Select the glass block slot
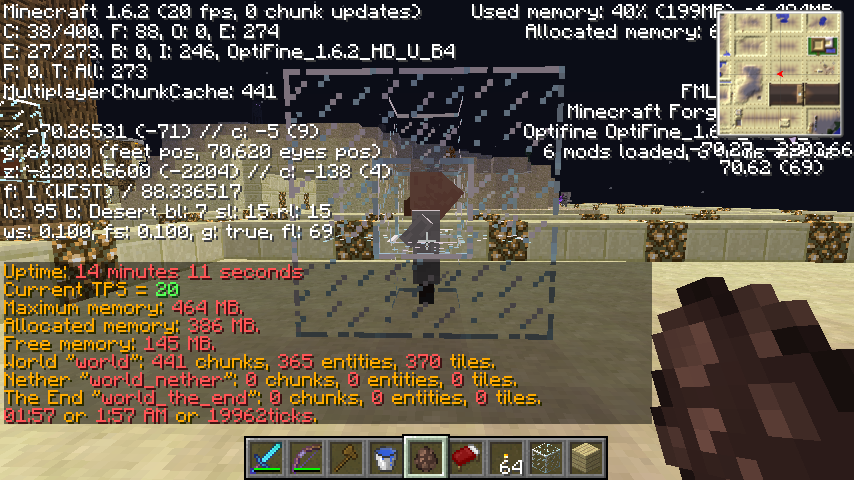 click(545, 459)
